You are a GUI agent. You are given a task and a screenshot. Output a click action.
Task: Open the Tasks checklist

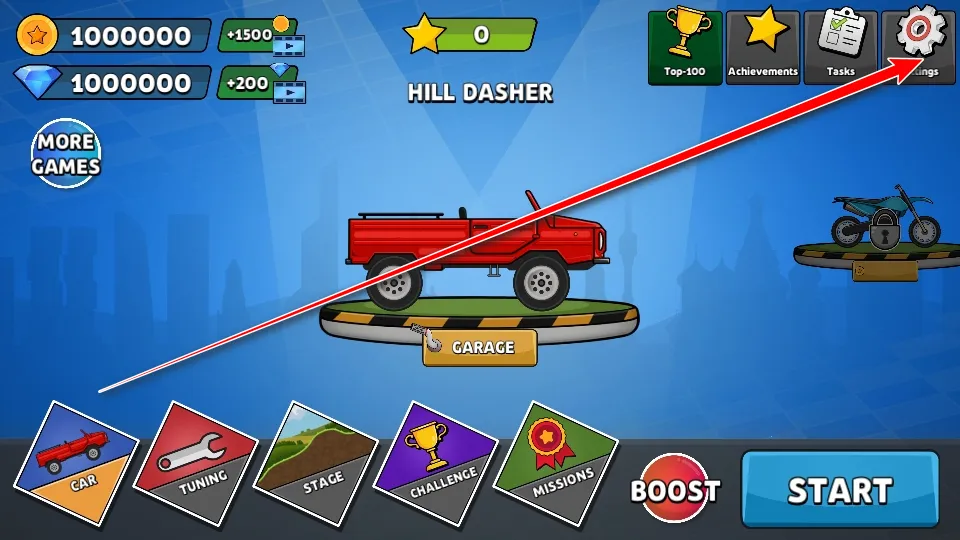(x=841, y=46)
